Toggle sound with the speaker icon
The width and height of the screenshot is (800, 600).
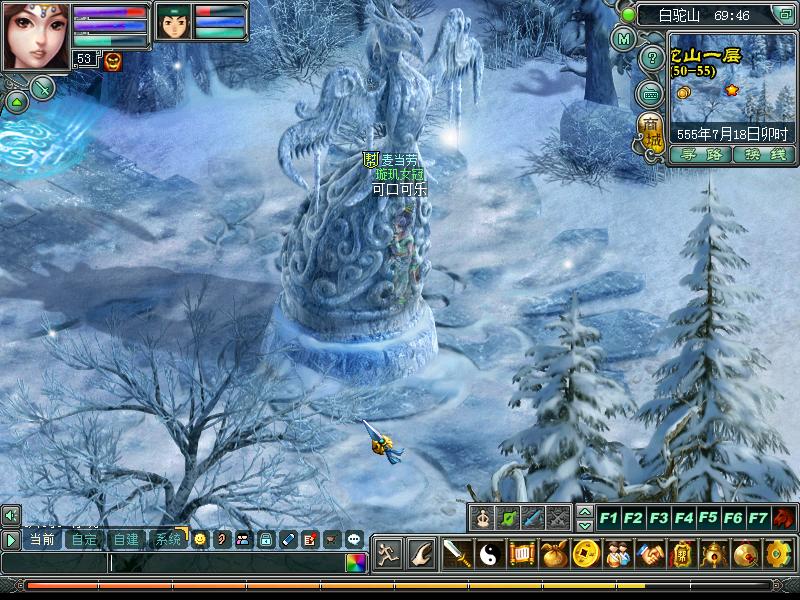(x=11, y=515)
